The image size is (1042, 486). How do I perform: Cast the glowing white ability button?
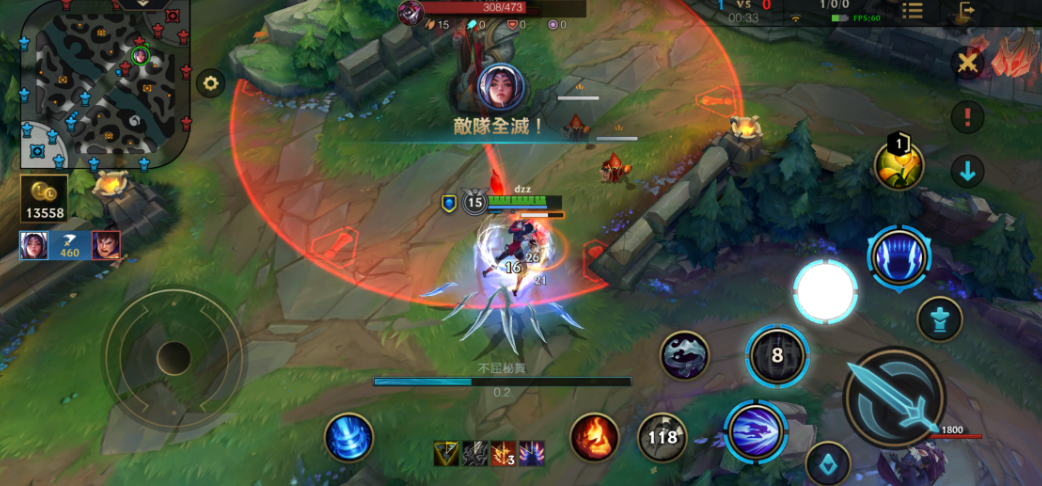[825, 292]
